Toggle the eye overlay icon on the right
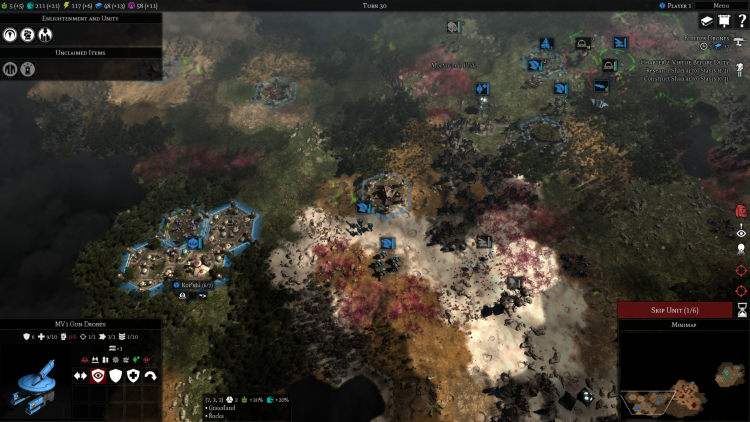Viewport: 750px width, 422px height. pyautogui.click(x=741, y=232)
